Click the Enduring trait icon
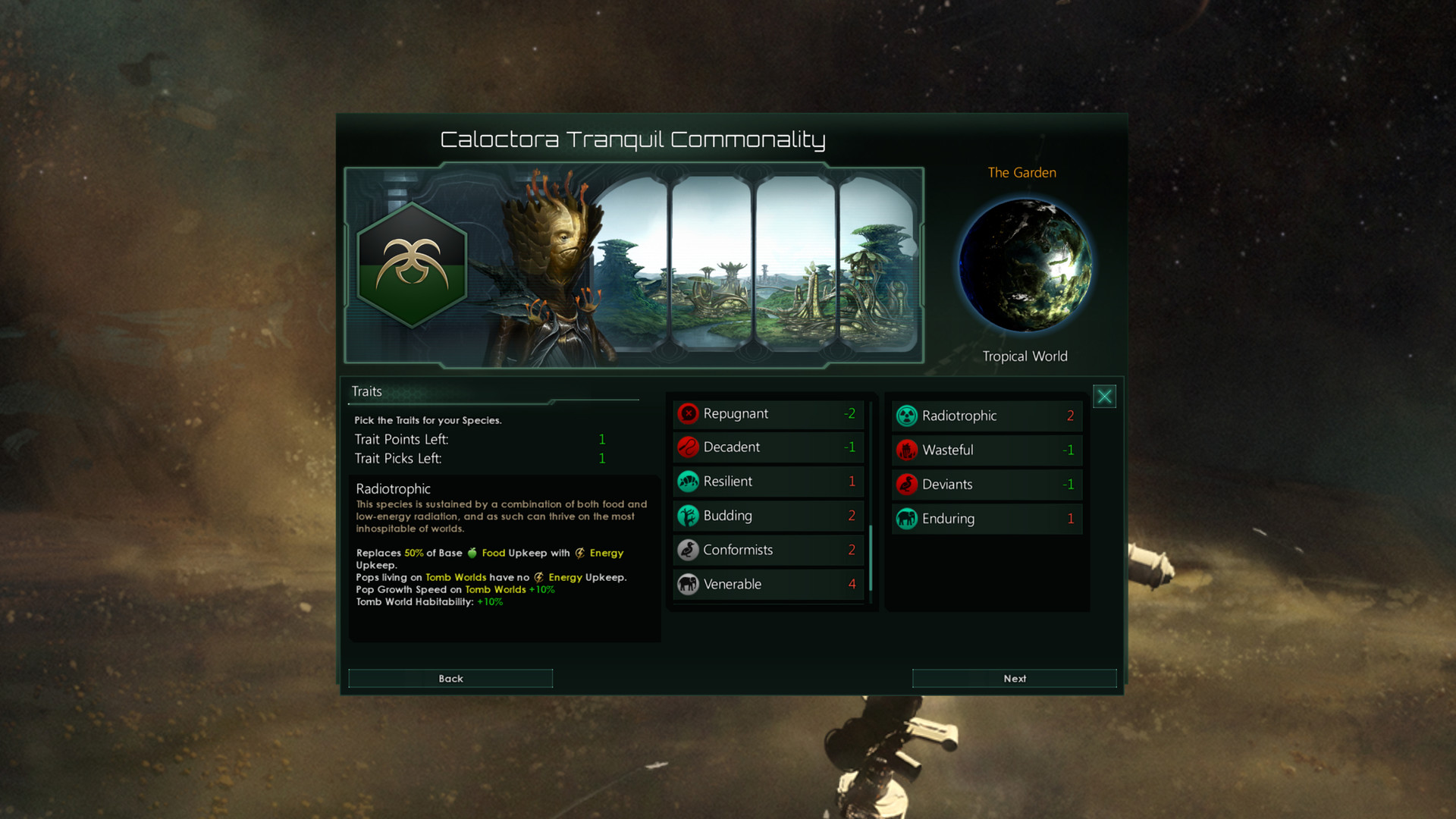 click(906, 519)
